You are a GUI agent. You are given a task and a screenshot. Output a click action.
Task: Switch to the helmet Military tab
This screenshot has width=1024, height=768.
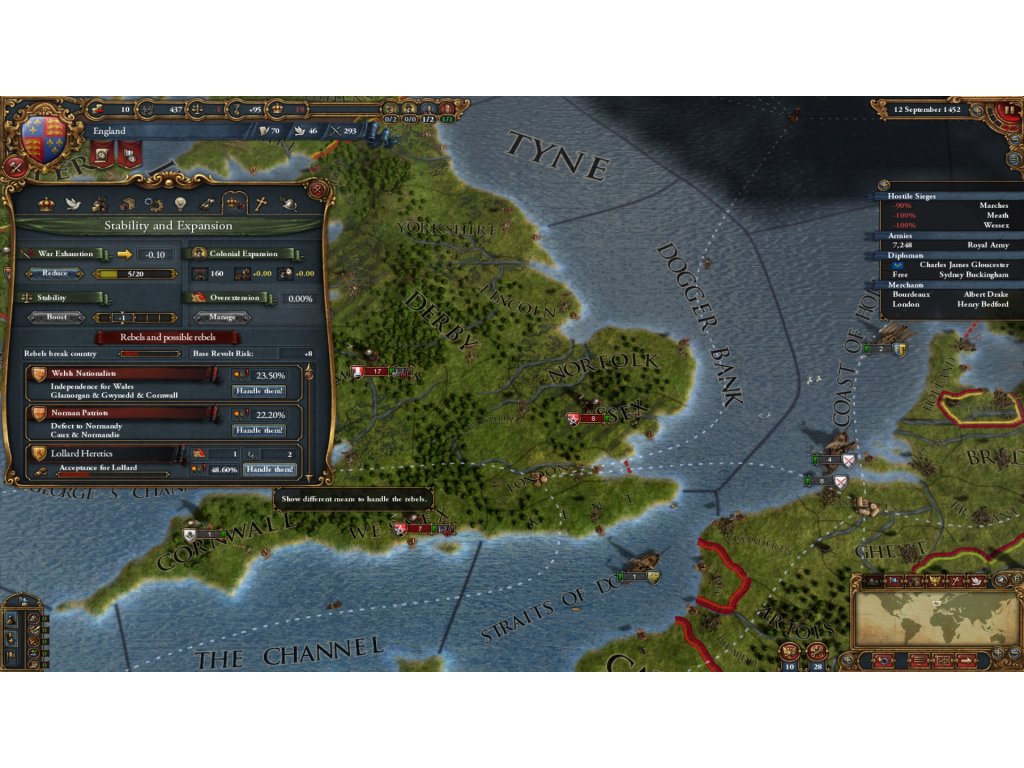(289, 204)
